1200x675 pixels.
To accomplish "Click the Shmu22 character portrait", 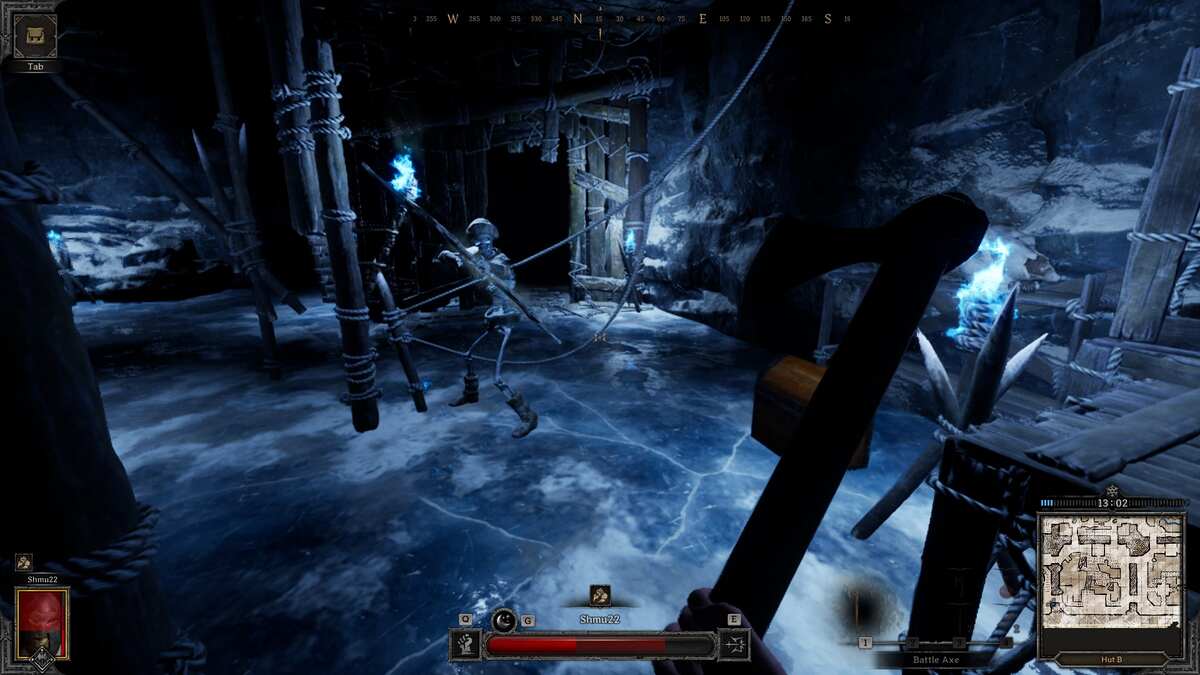I will [42, 623].
